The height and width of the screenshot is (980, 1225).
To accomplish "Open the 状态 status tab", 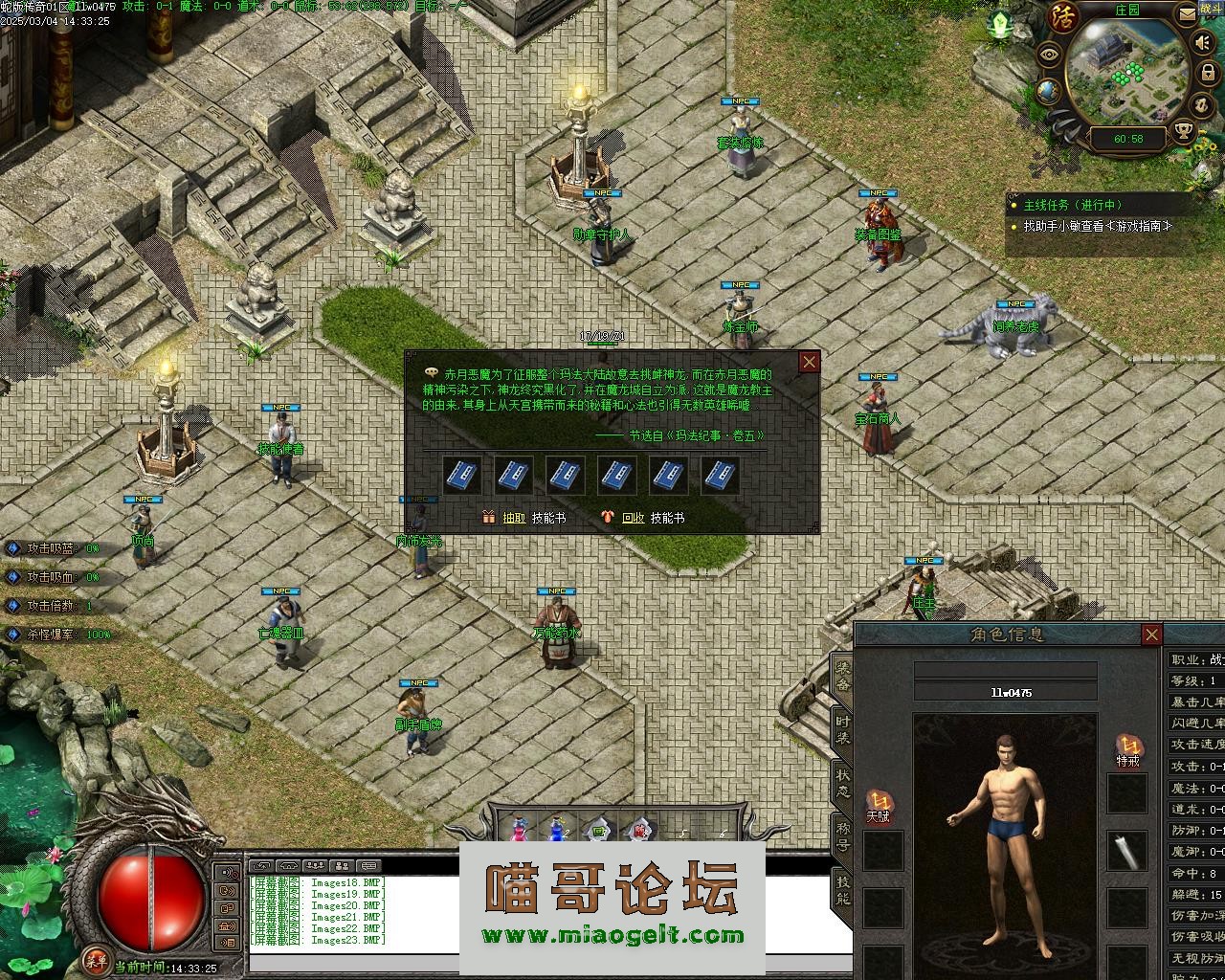I will [x=842, y=783].
